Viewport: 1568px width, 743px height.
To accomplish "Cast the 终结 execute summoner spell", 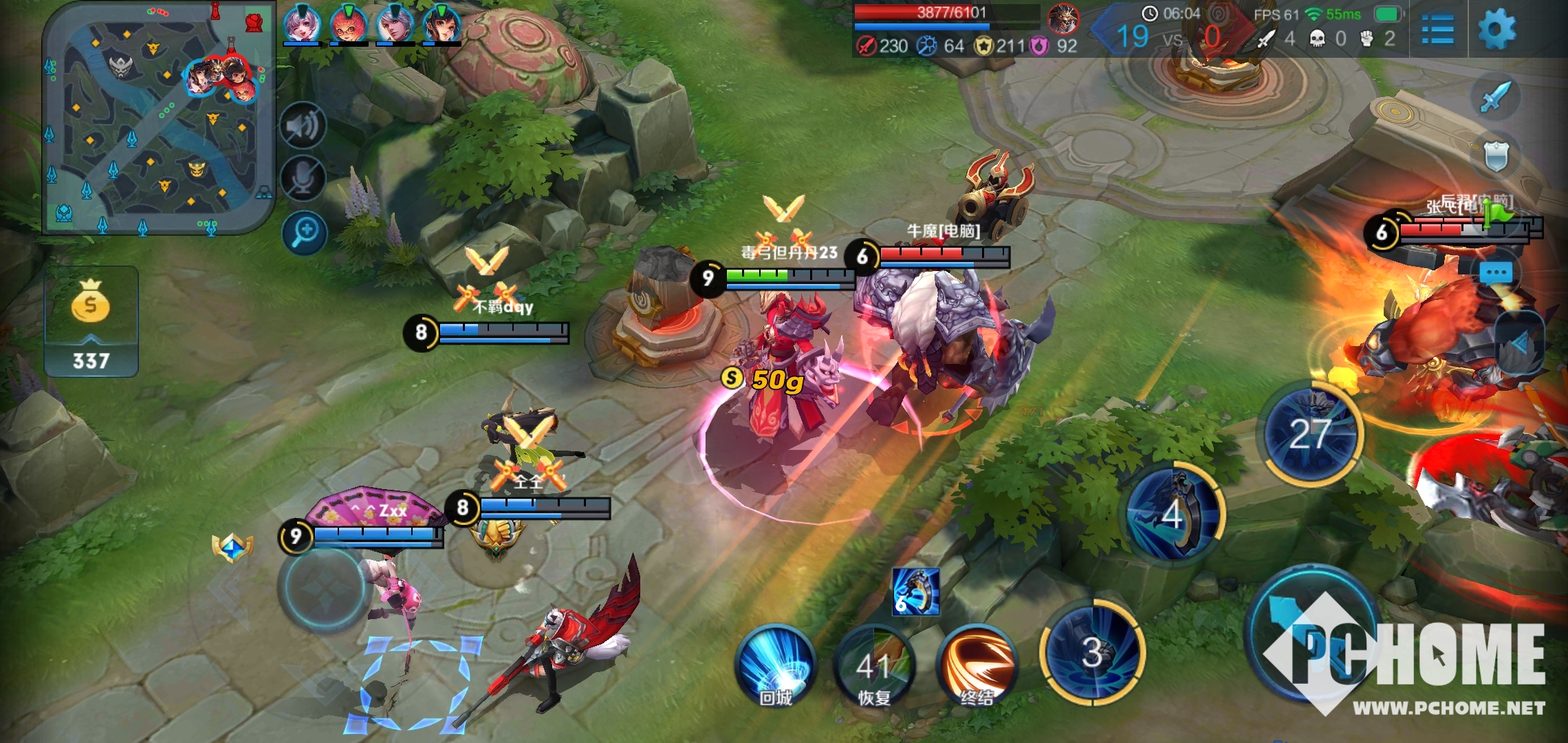I will 977,665.
